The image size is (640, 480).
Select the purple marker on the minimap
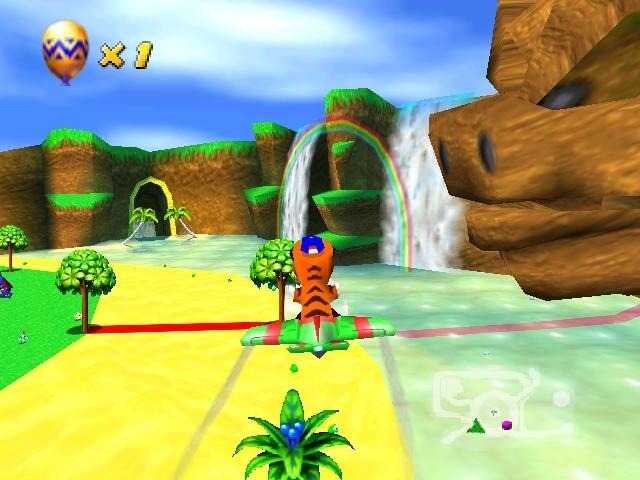(507, 425)
